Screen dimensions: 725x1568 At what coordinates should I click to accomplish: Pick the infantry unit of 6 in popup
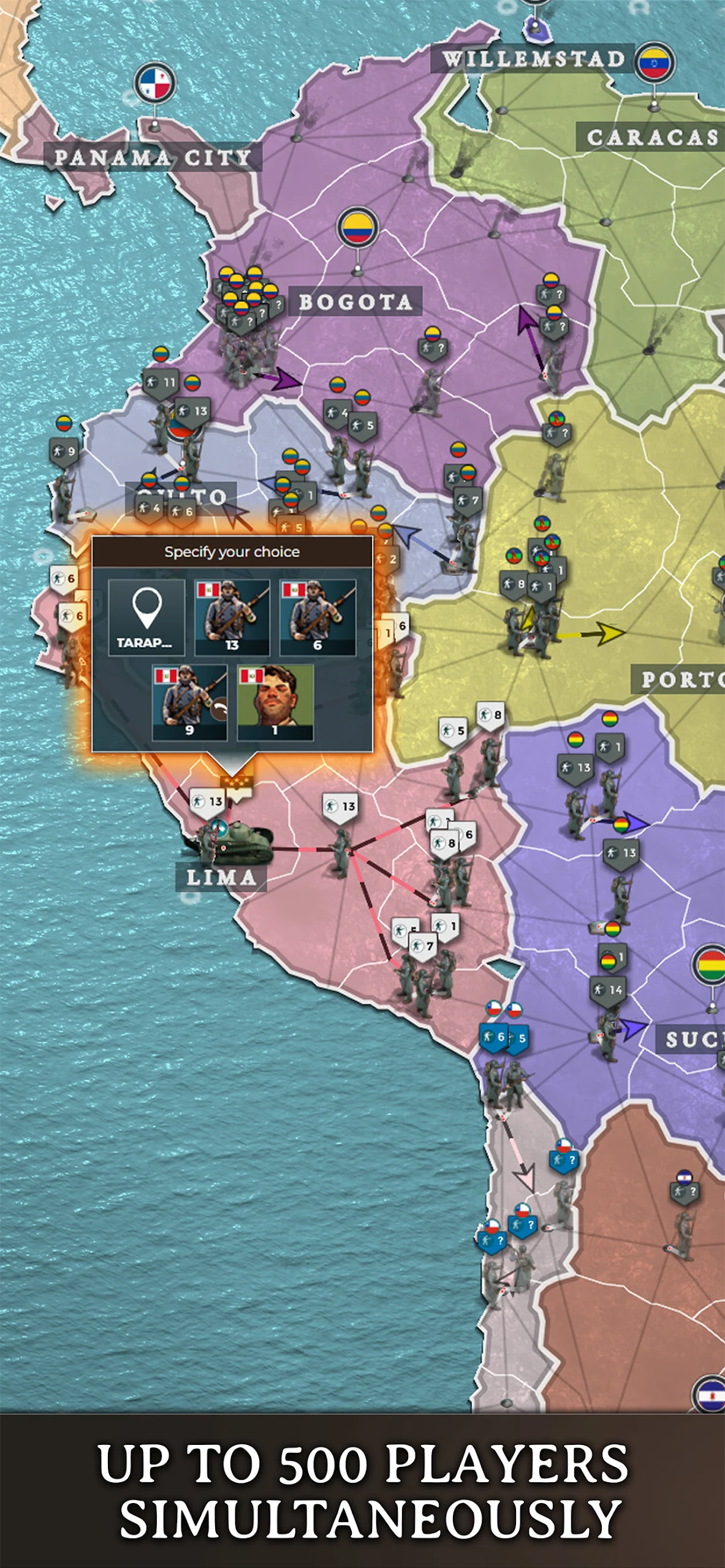[317, 617]
